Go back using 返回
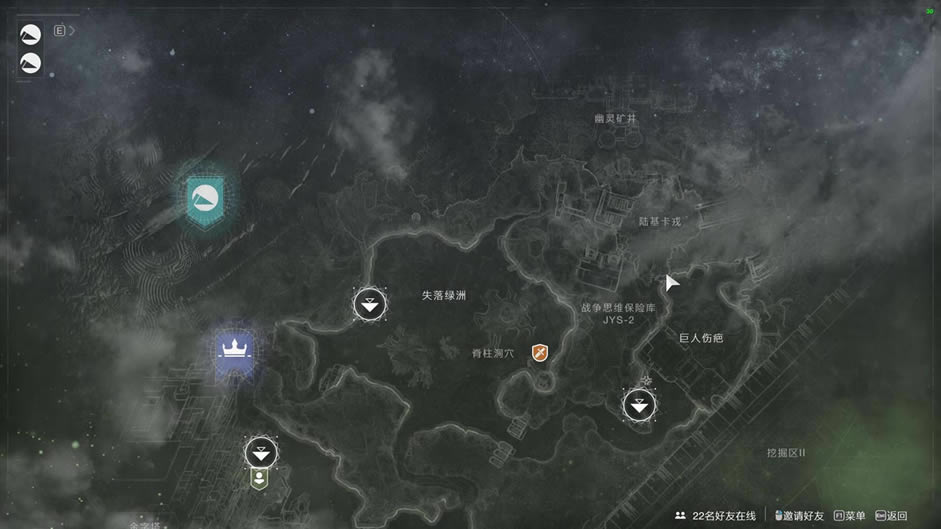Viewport: 941px width, 529px height. coord(890,516)
